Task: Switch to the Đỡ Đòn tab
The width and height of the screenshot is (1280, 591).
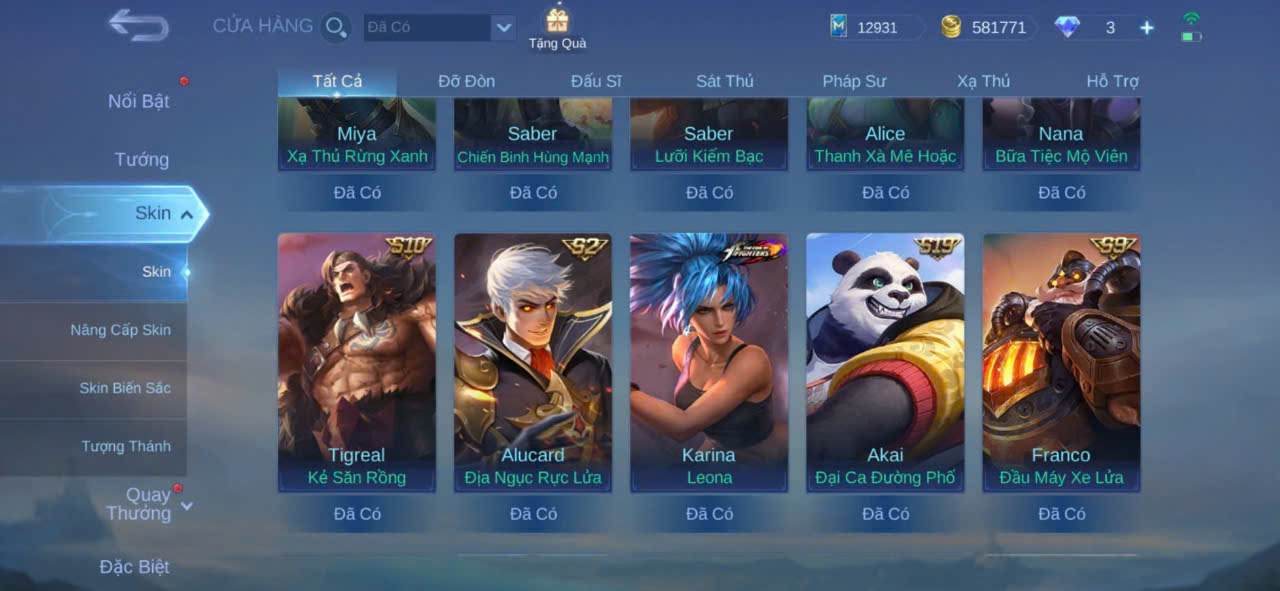Action: 466,81
